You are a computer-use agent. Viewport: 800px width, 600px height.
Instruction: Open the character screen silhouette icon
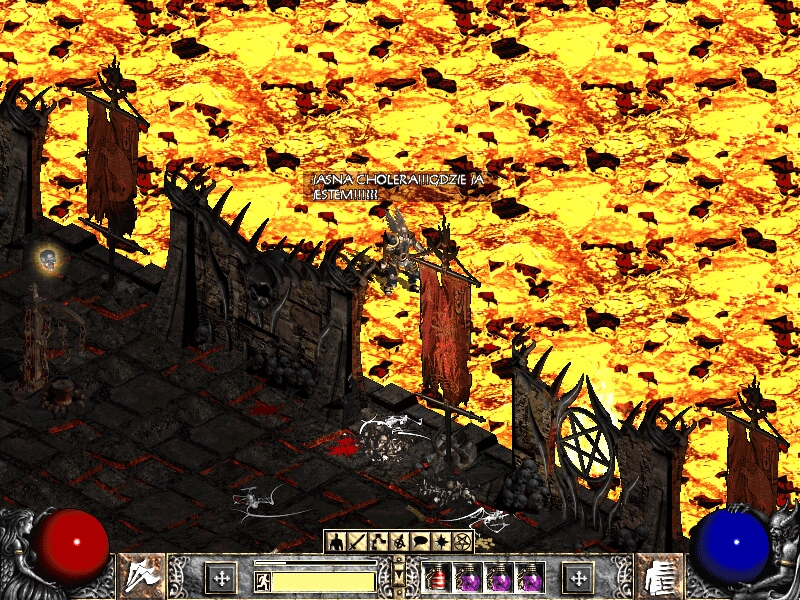tap(336, 541)
